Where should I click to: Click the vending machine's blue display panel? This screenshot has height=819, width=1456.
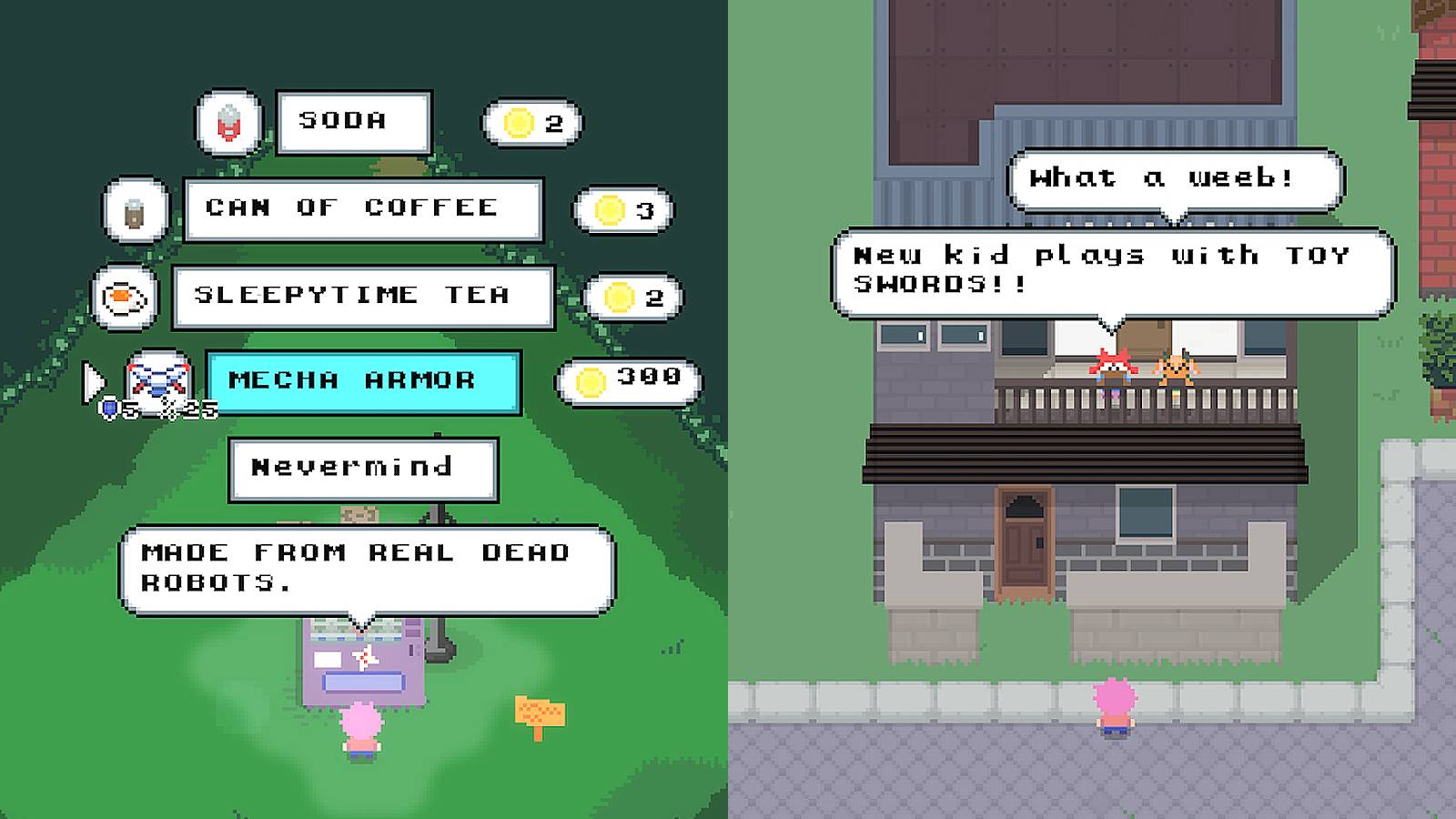coord(362,681)
